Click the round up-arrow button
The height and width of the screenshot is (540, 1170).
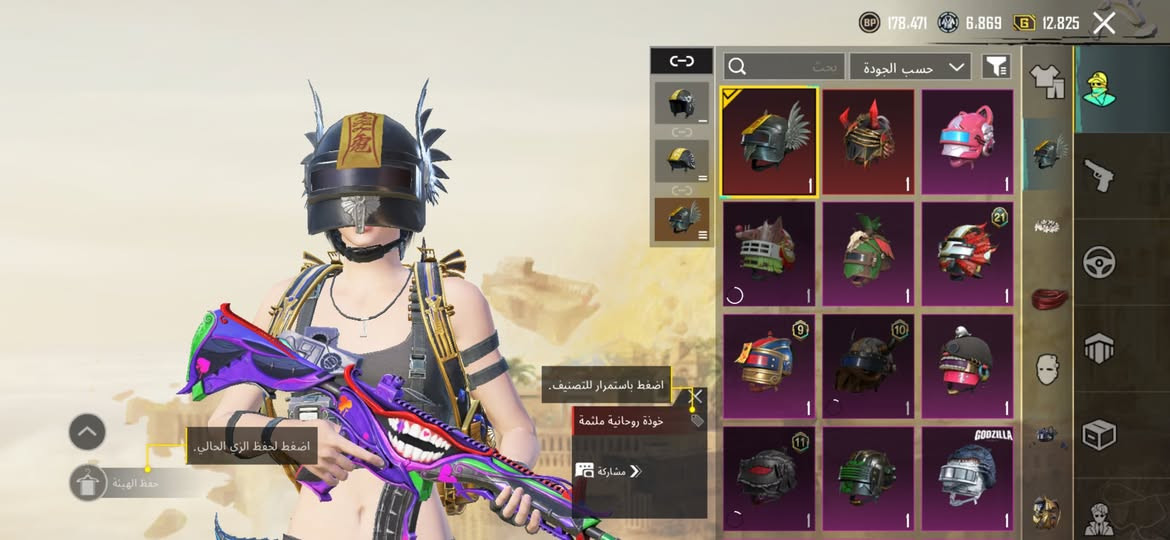click(x=87, y=432)
